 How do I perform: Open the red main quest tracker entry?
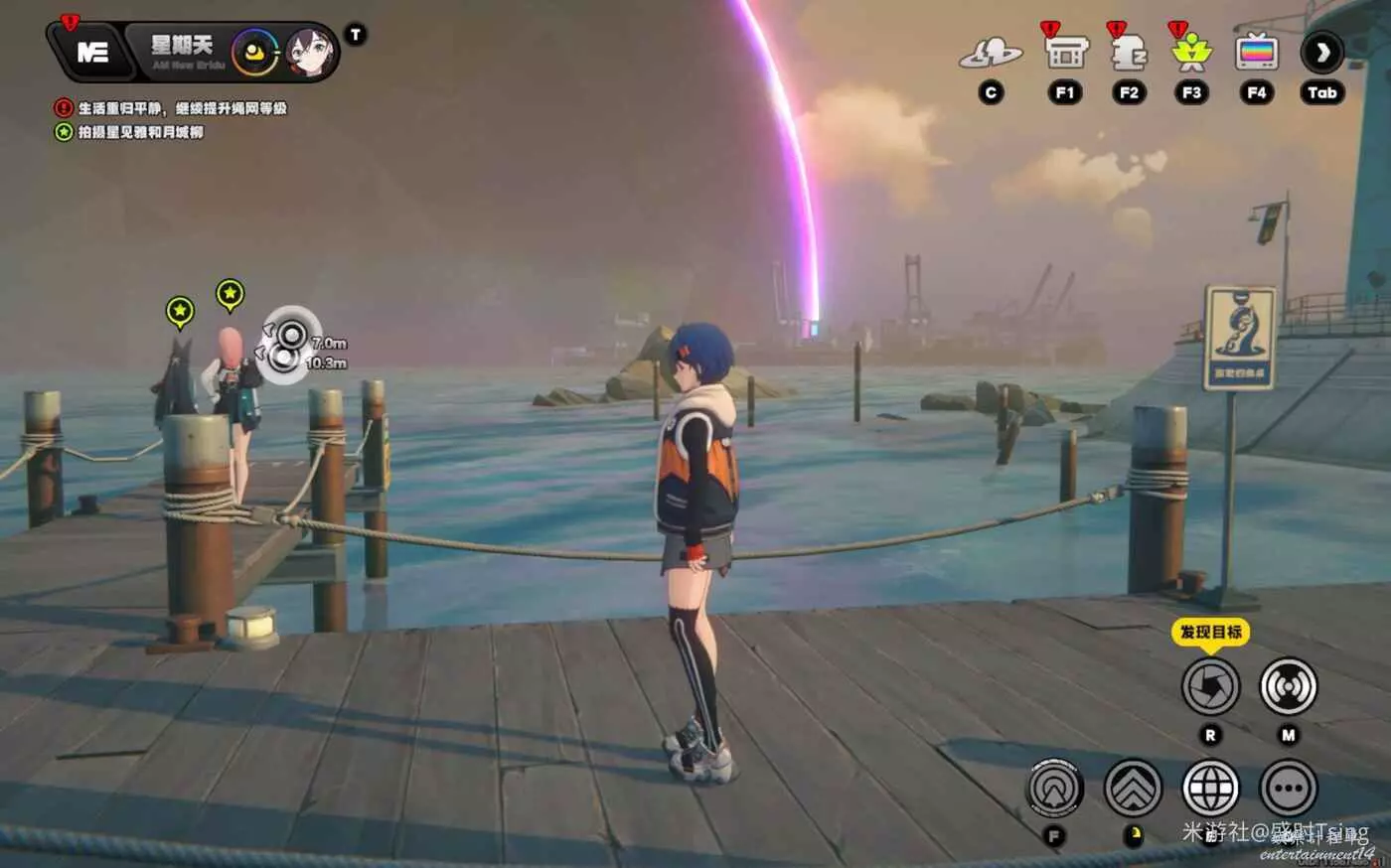click(171, 108)
